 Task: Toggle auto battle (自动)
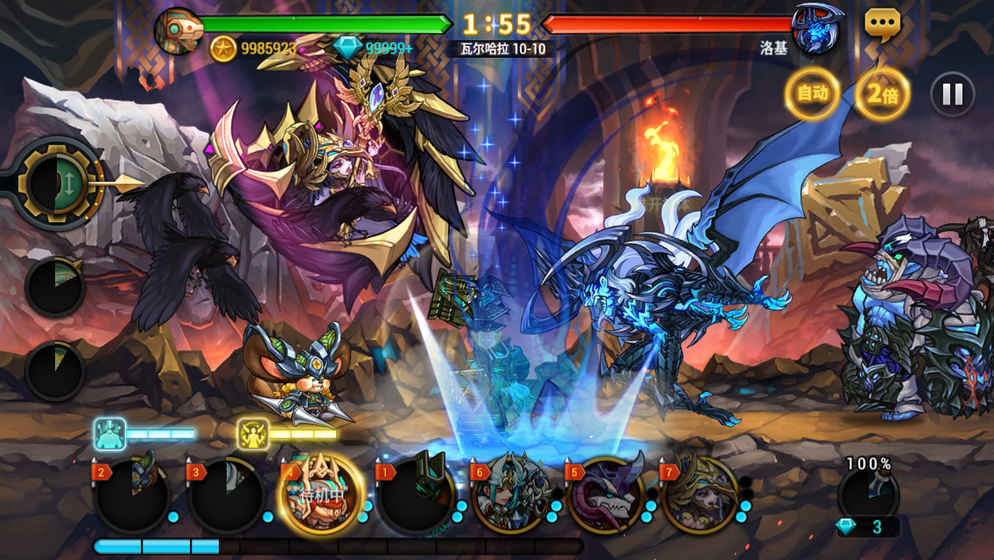click(x=811, y=94)
